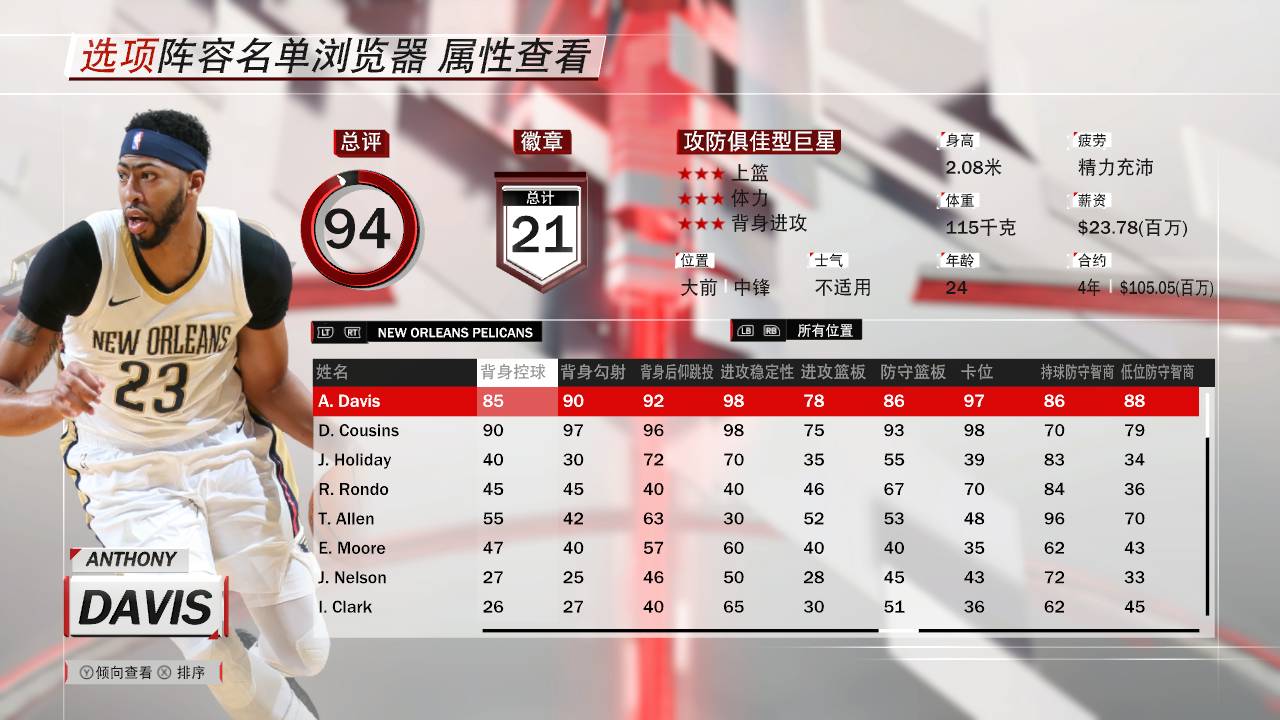
Task: Open the 所有位置 position filter dropdown
Action: [824, 331]
